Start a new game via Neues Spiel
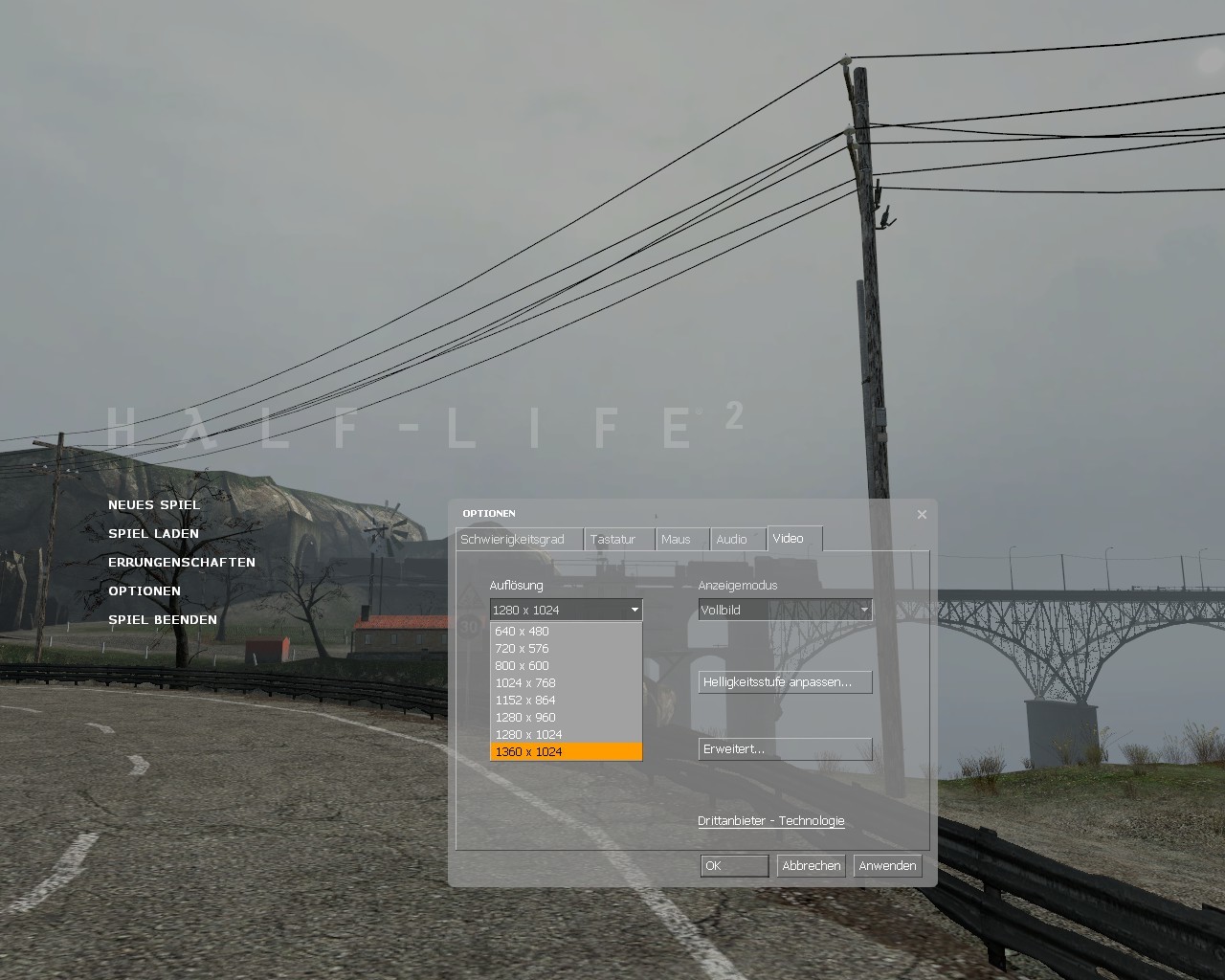The image size is (1225, 980). (154, 504)
